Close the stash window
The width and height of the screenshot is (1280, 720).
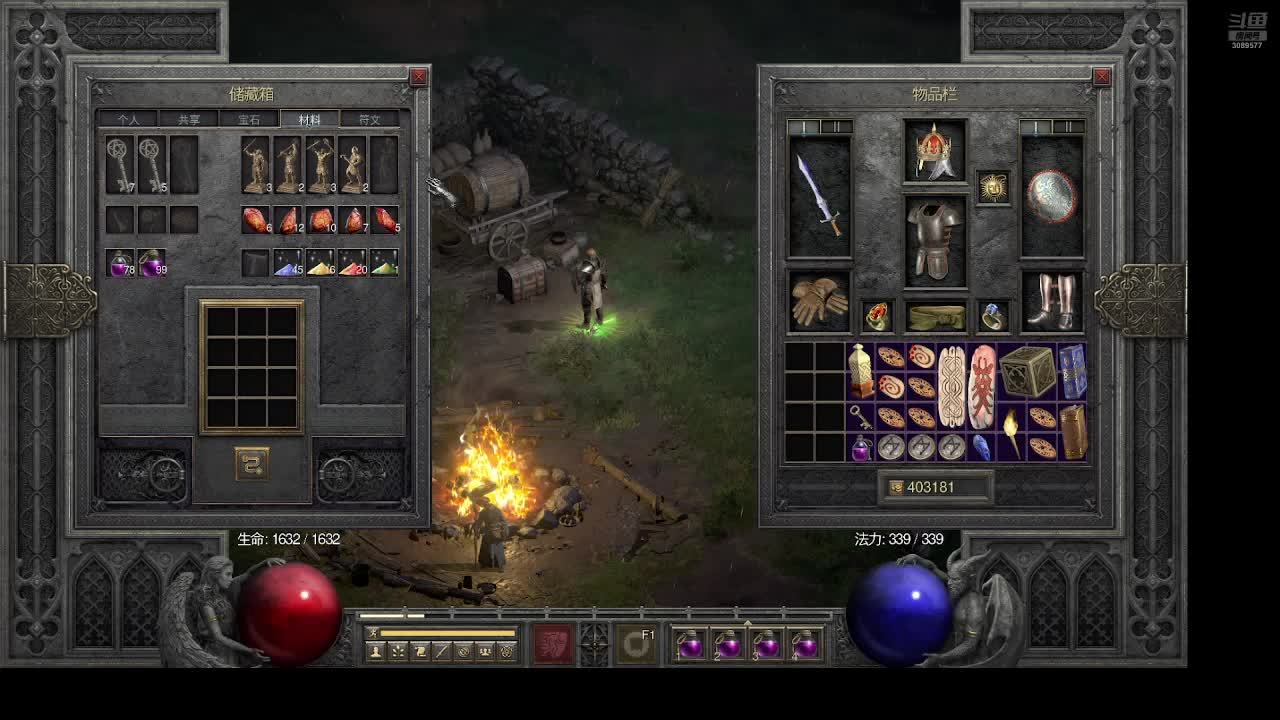pos(418,77)
